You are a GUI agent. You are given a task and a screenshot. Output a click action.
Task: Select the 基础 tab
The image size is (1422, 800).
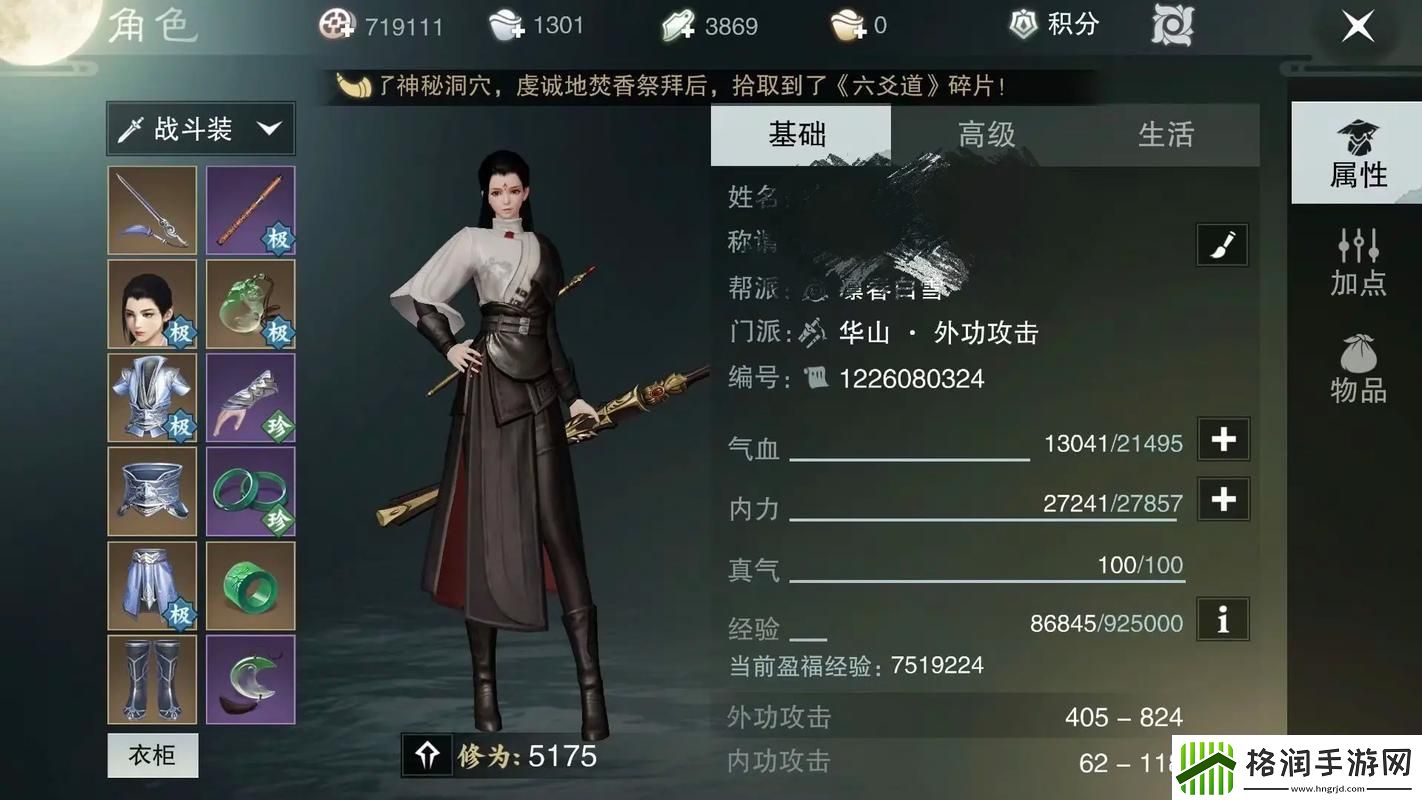coord(799,135)
